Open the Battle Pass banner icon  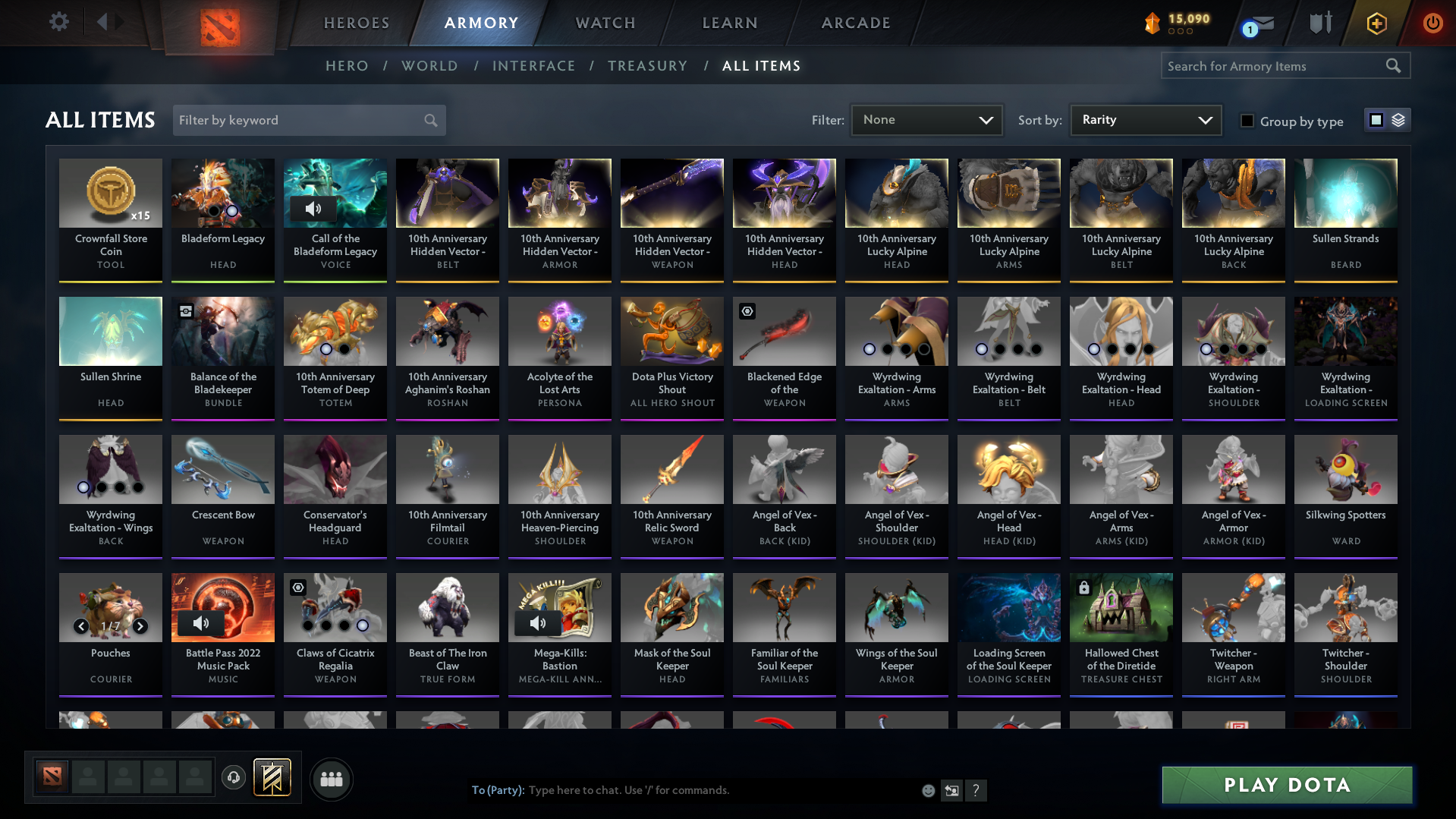270,778
